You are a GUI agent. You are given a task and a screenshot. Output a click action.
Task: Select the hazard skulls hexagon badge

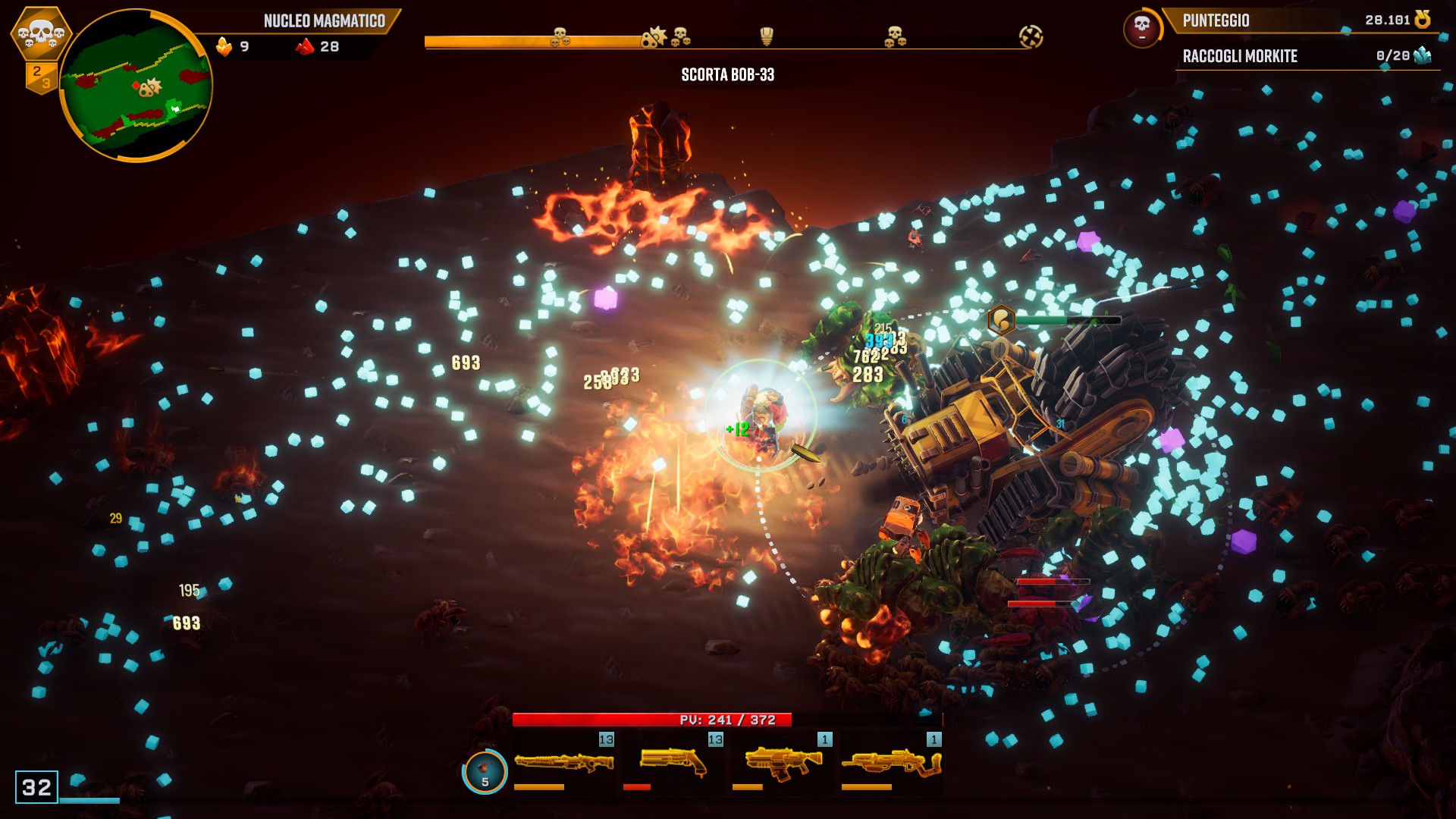point(41,33)
